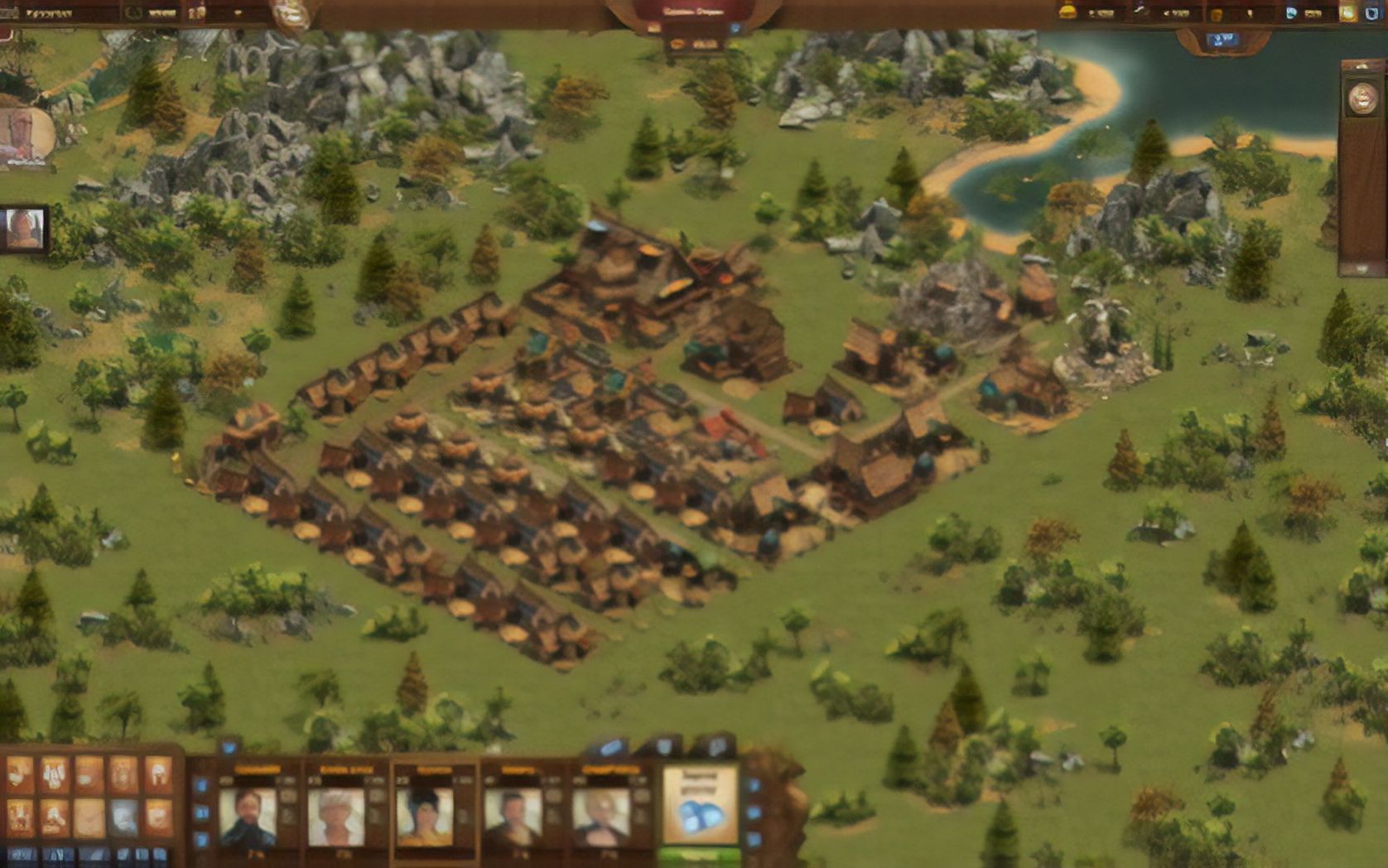Click the small framed portrait below the quest giver
Viewport: 1388px width, 868px height.
click(x=23, y=229)
